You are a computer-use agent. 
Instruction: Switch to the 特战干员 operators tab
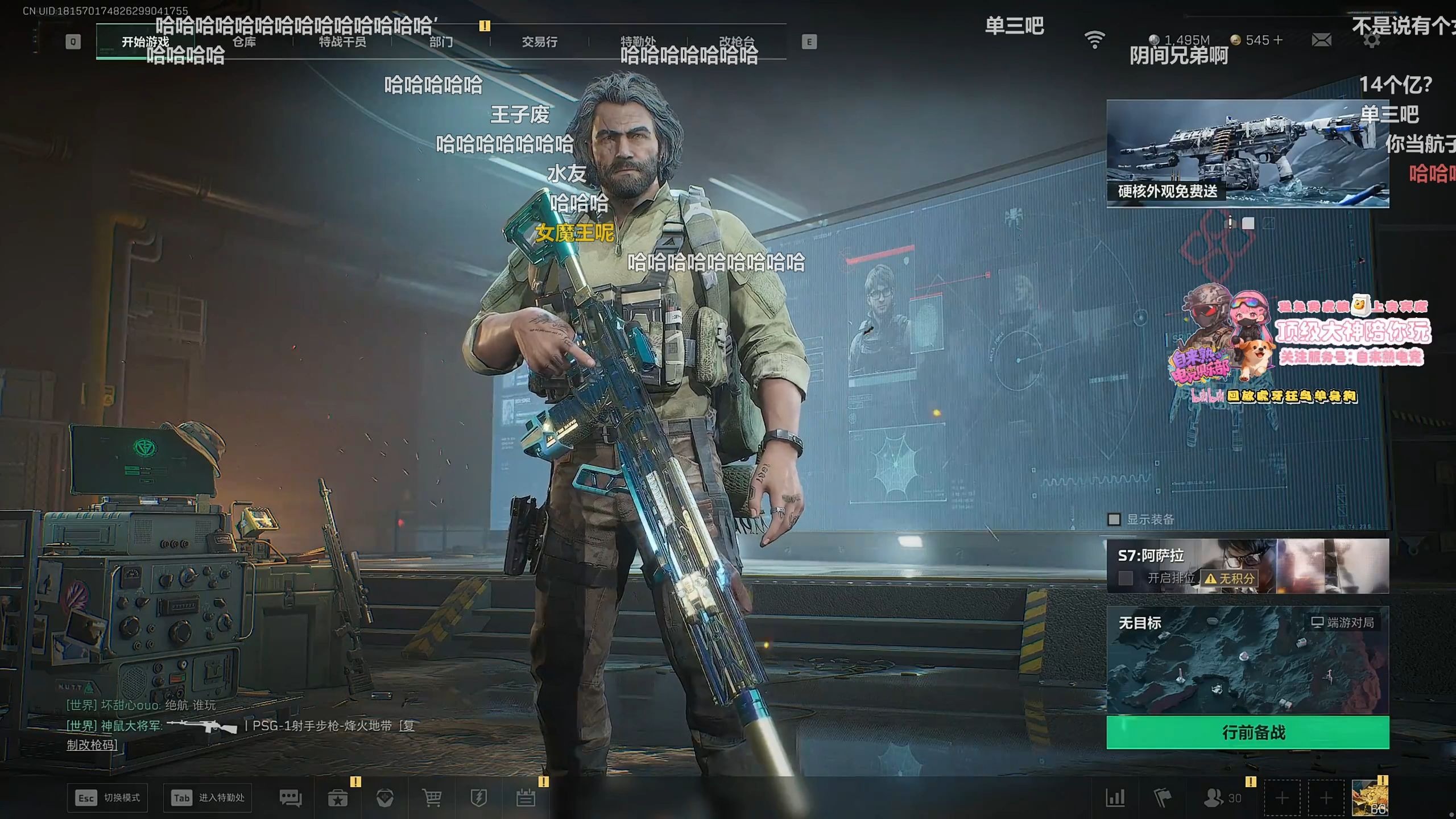click(x=342, y=42)
